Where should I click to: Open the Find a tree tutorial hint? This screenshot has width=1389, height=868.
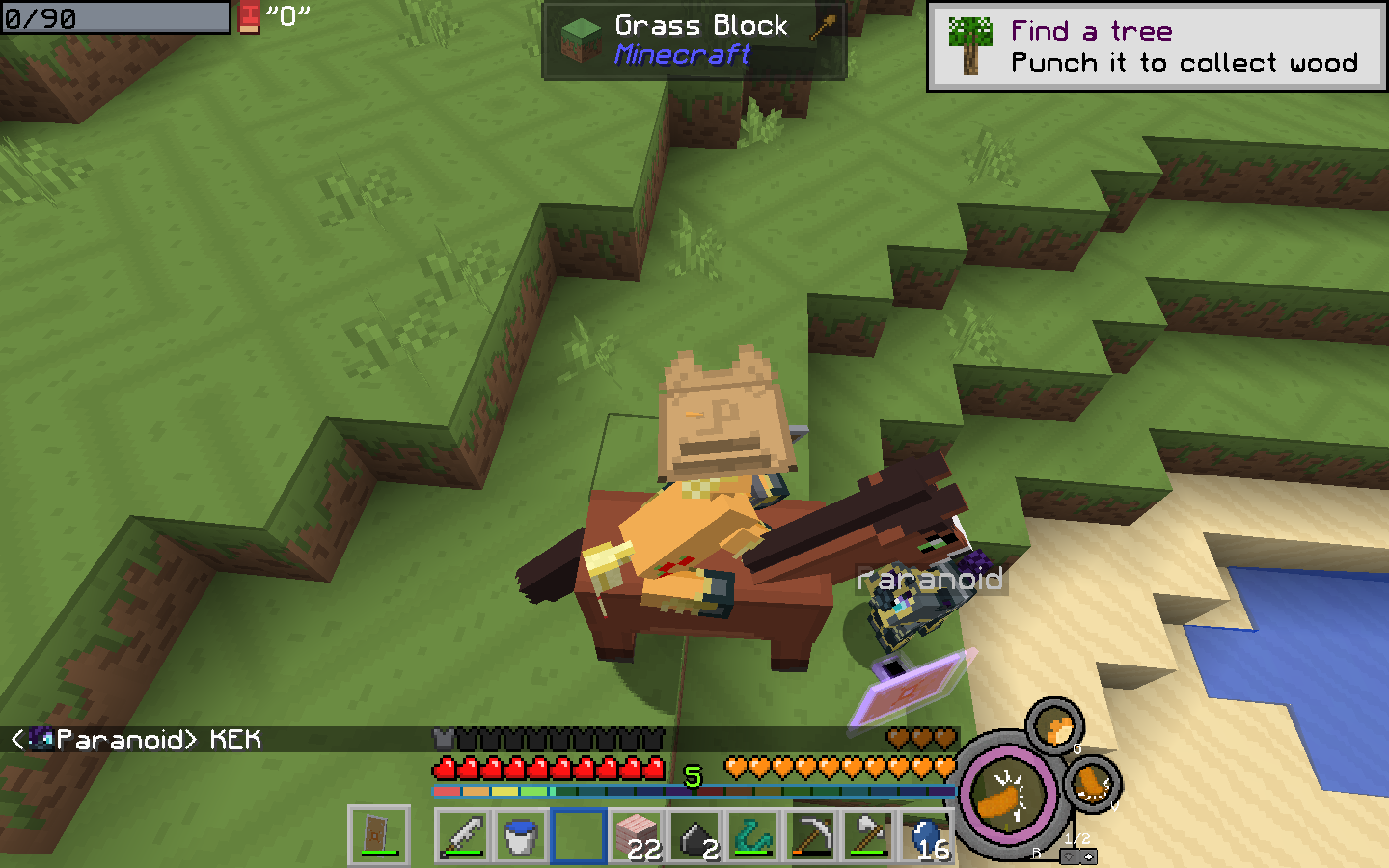[1157, 47]
